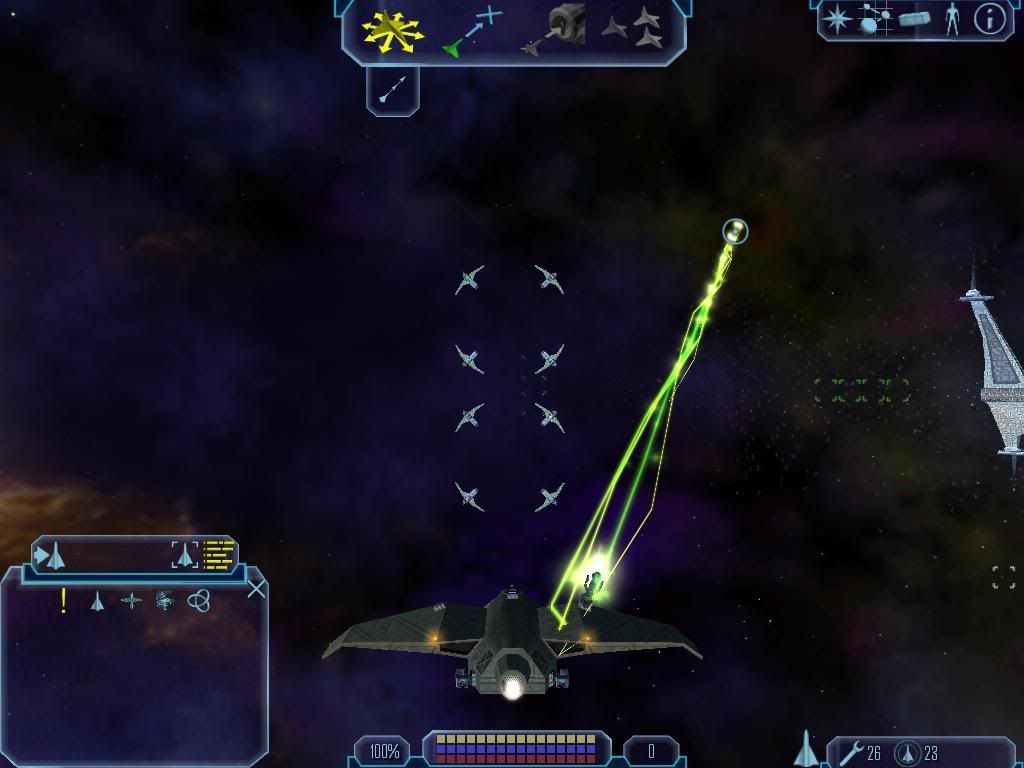Toggle the bracketed ship target icon
The width and height of the screenshot is (1024, 768).
tap(185, 554)
